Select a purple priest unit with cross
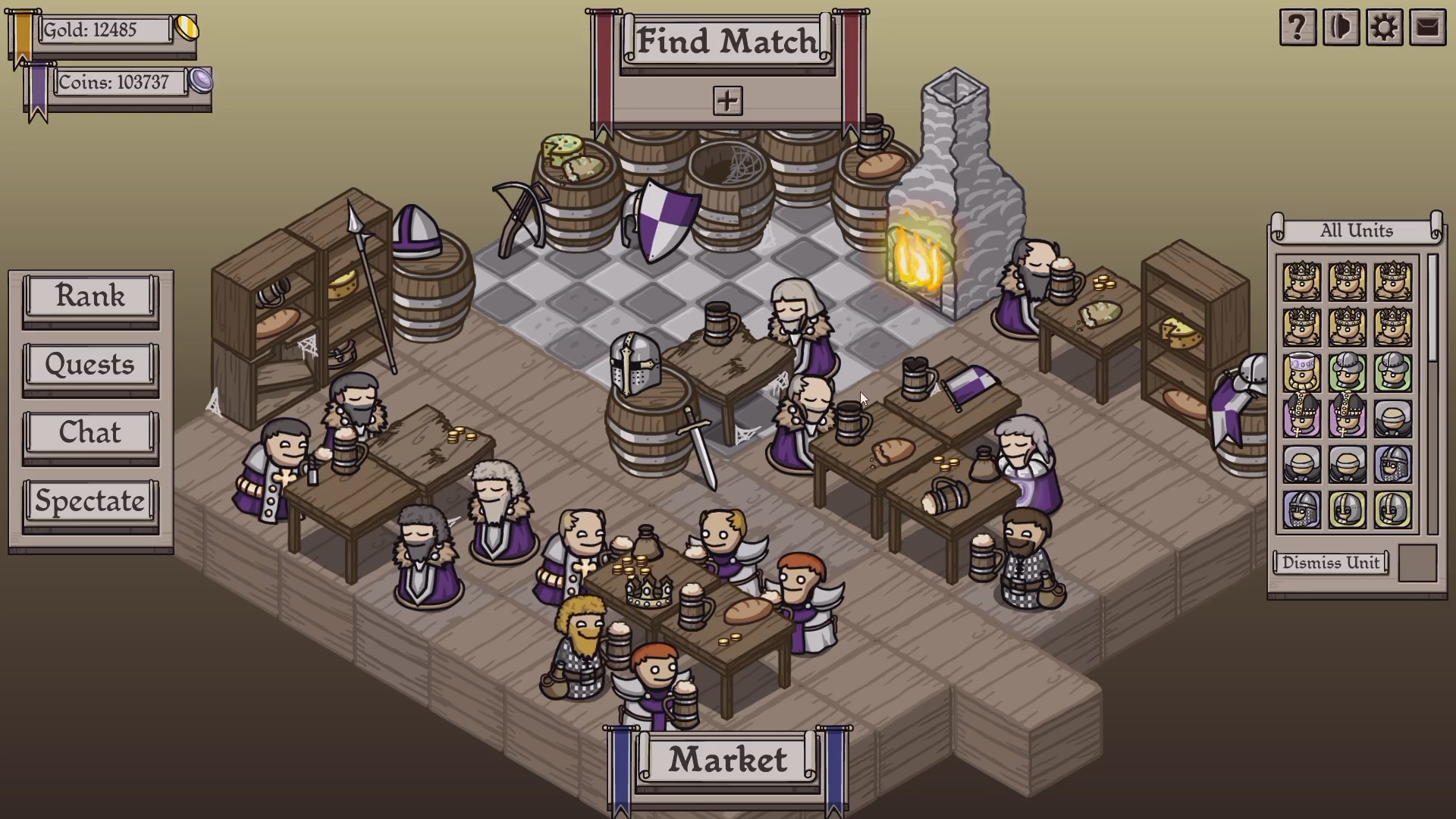Screen dimensions: 1456x819 (x=1301, y=419)
